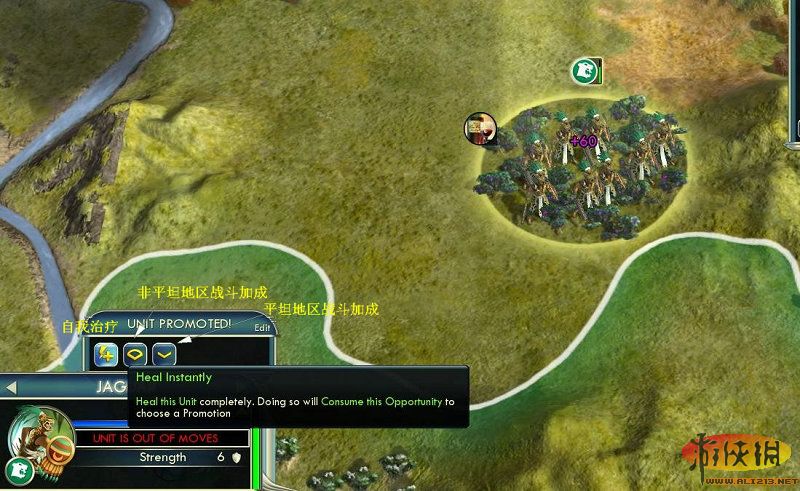
Task: Choose the Heal Instantly promotion icon
Action: click(x=106, y=353)
